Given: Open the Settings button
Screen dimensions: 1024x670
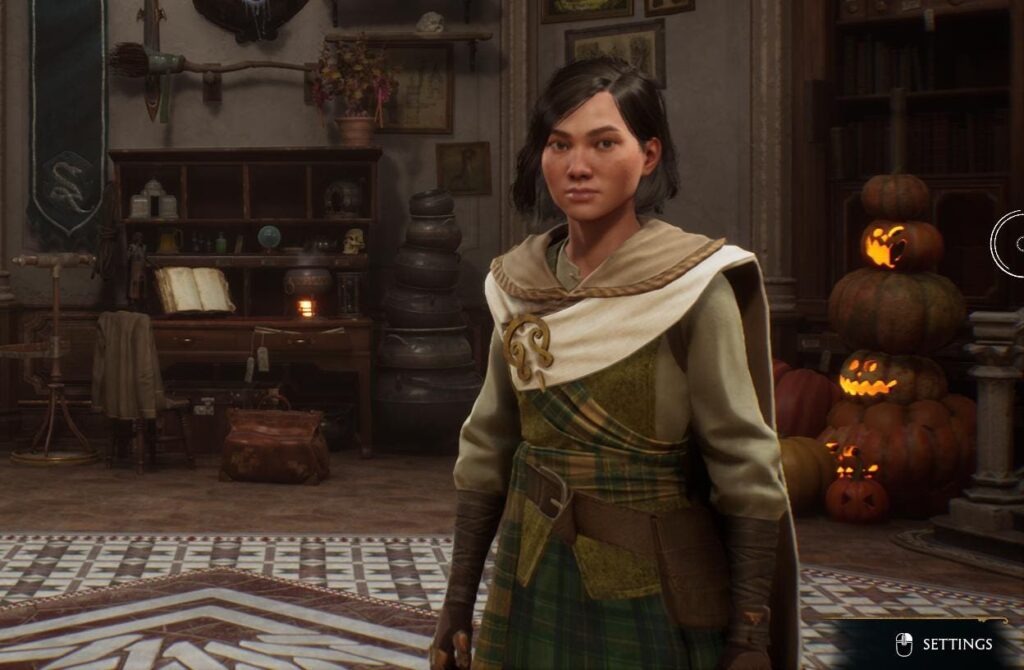Looking at the screenshot, I should pyautogui.click(x=946, y=644).
